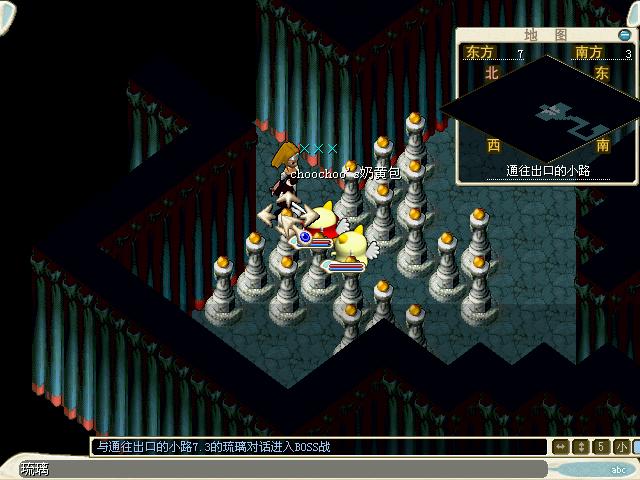Click the vertical arrows chat button

[582, 446]
